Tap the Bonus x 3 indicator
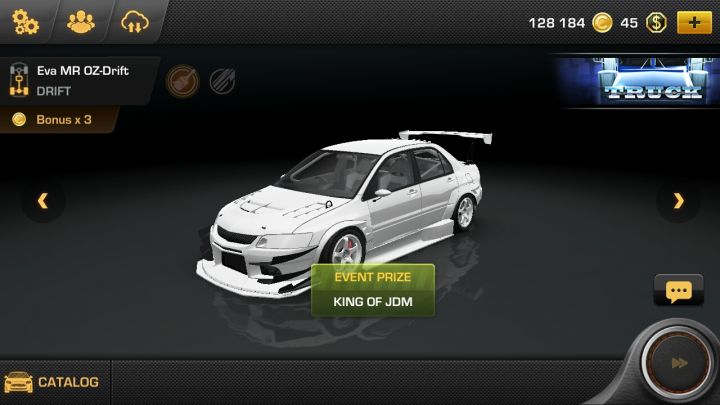The image size is (720, 405). 58,120
